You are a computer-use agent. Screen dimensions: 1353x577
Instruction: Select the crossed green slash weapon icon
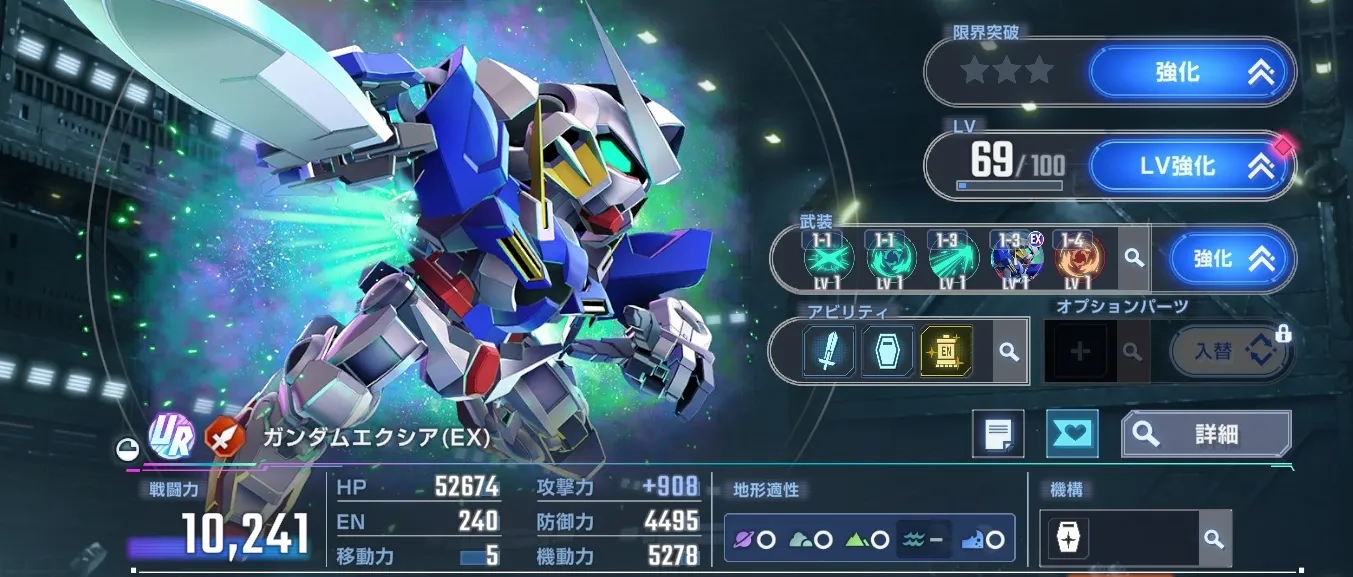pos(826,259)
